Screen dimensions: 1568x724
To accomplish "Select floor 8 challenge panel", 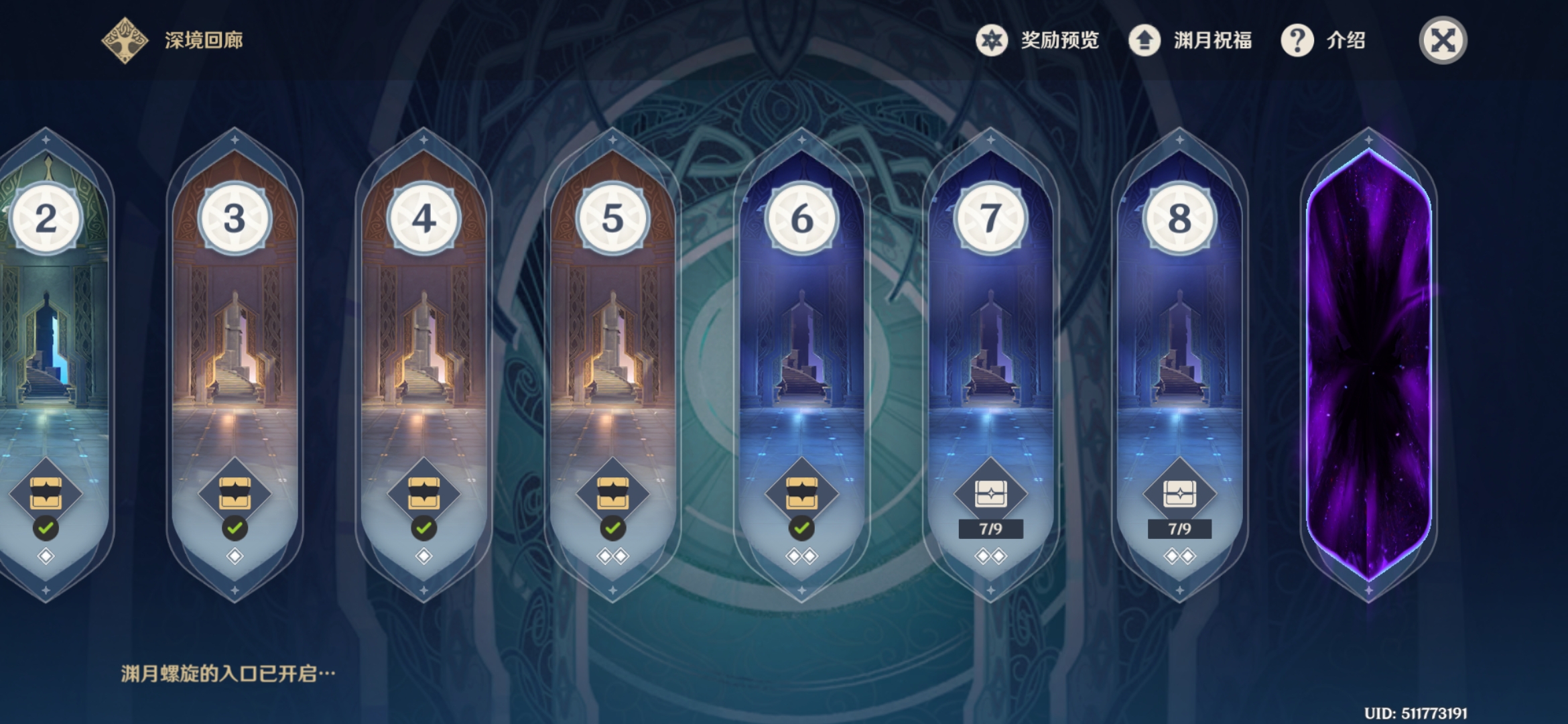I will tap(1179, 335).
